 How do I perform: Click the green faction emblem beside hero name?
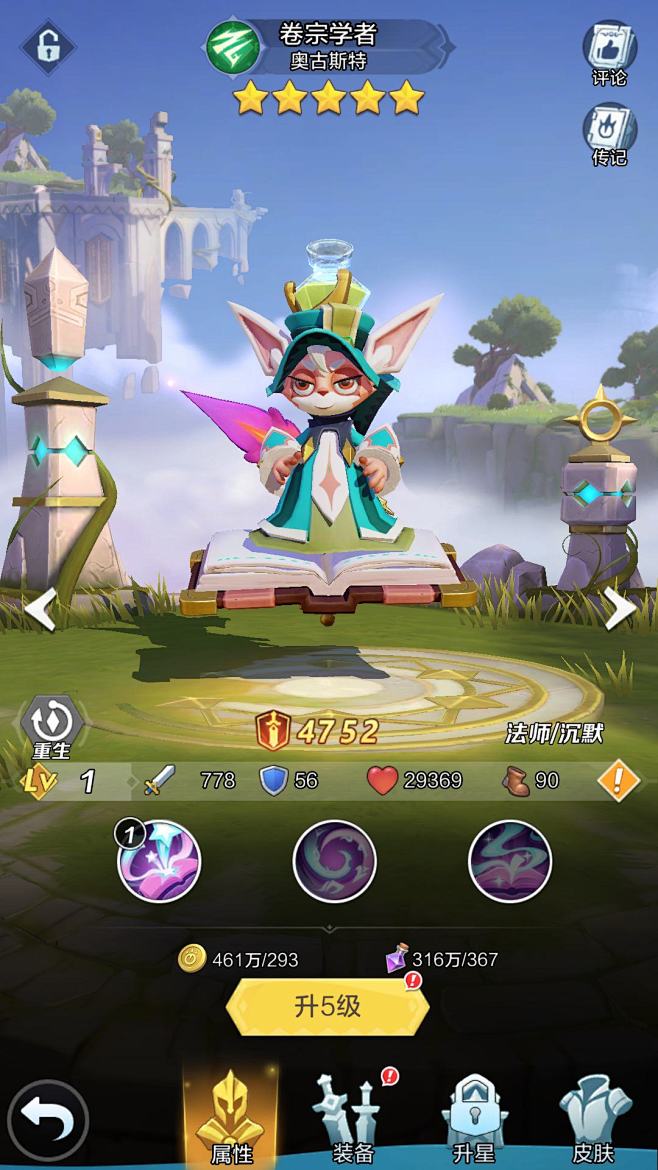(232, 47)
